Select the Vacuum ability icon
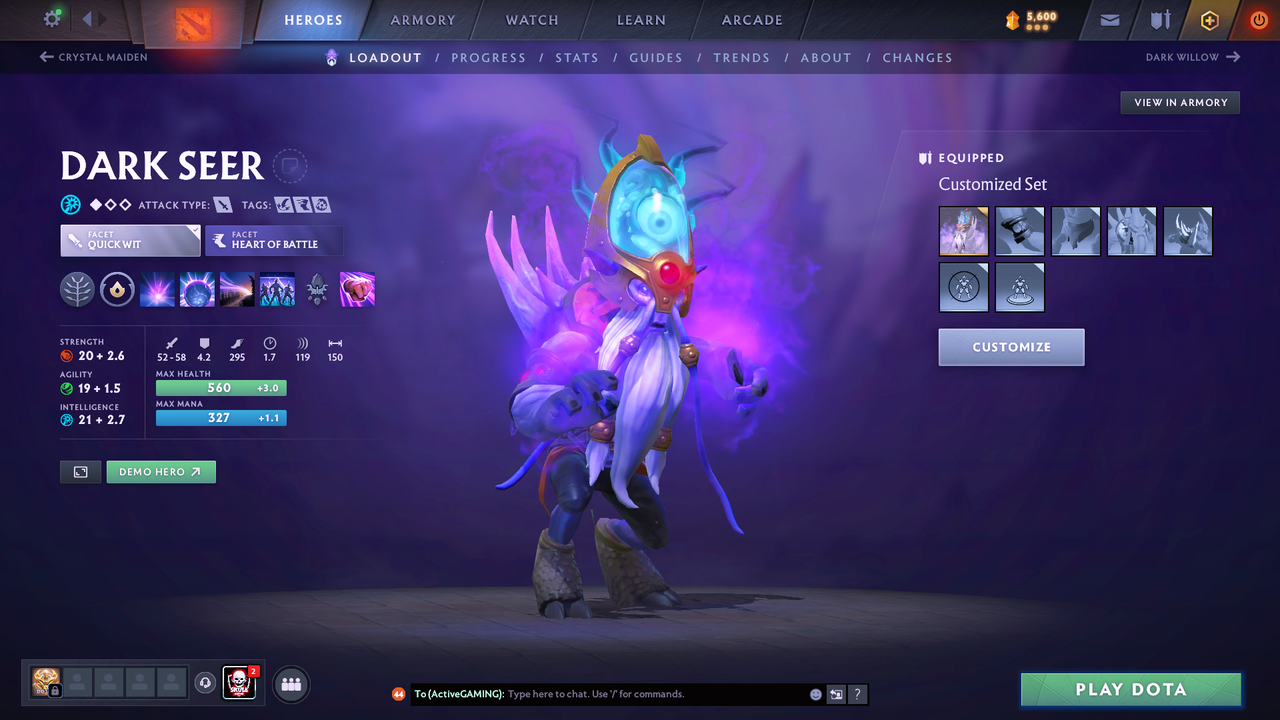The height and width of the screenshot is (720, 1280). click(157, 289)
